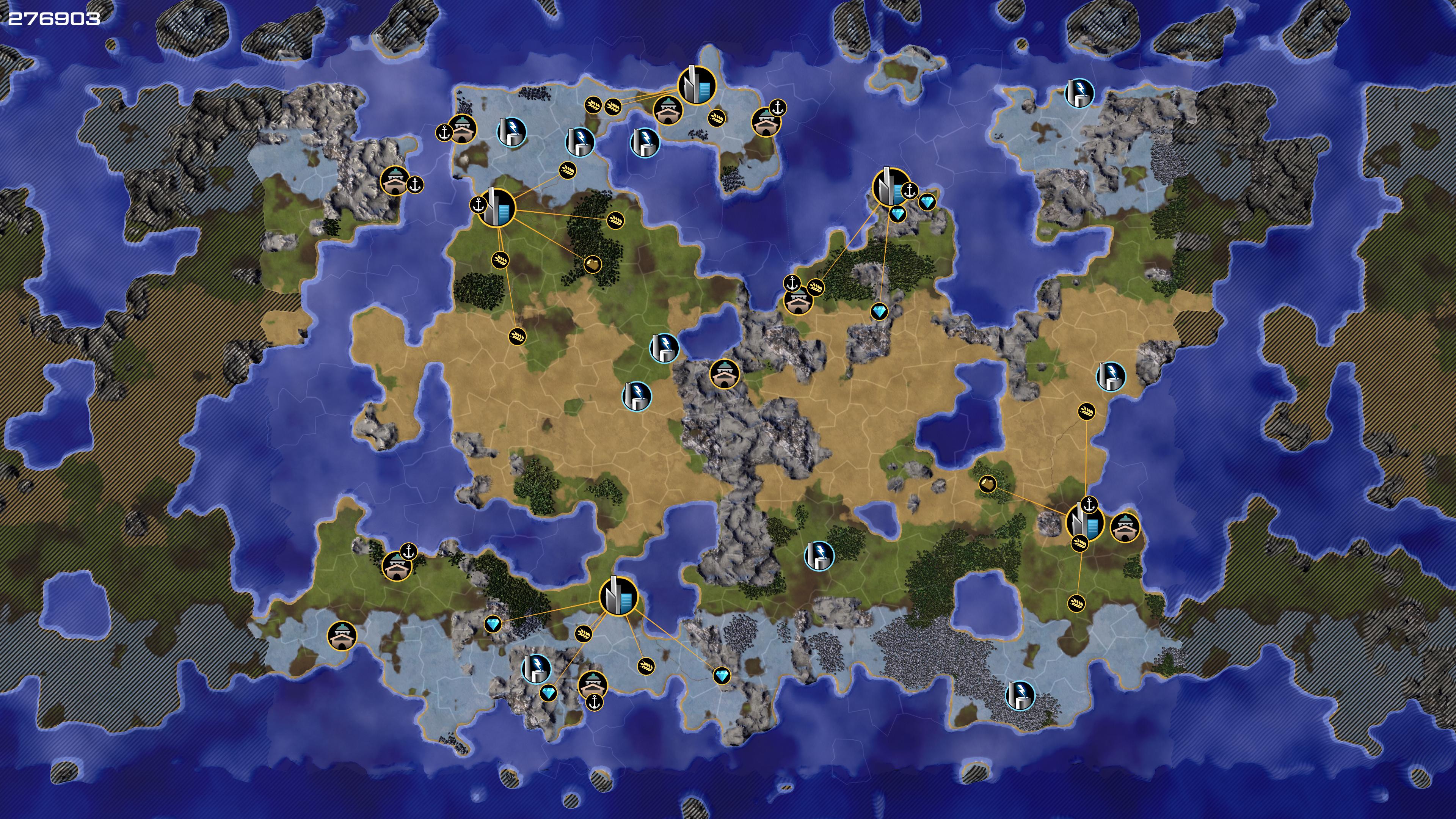Viewport: 1456px width, 819px height.
Task: Click the lightning power marker standing in water
Action: [x=644, y=142]
